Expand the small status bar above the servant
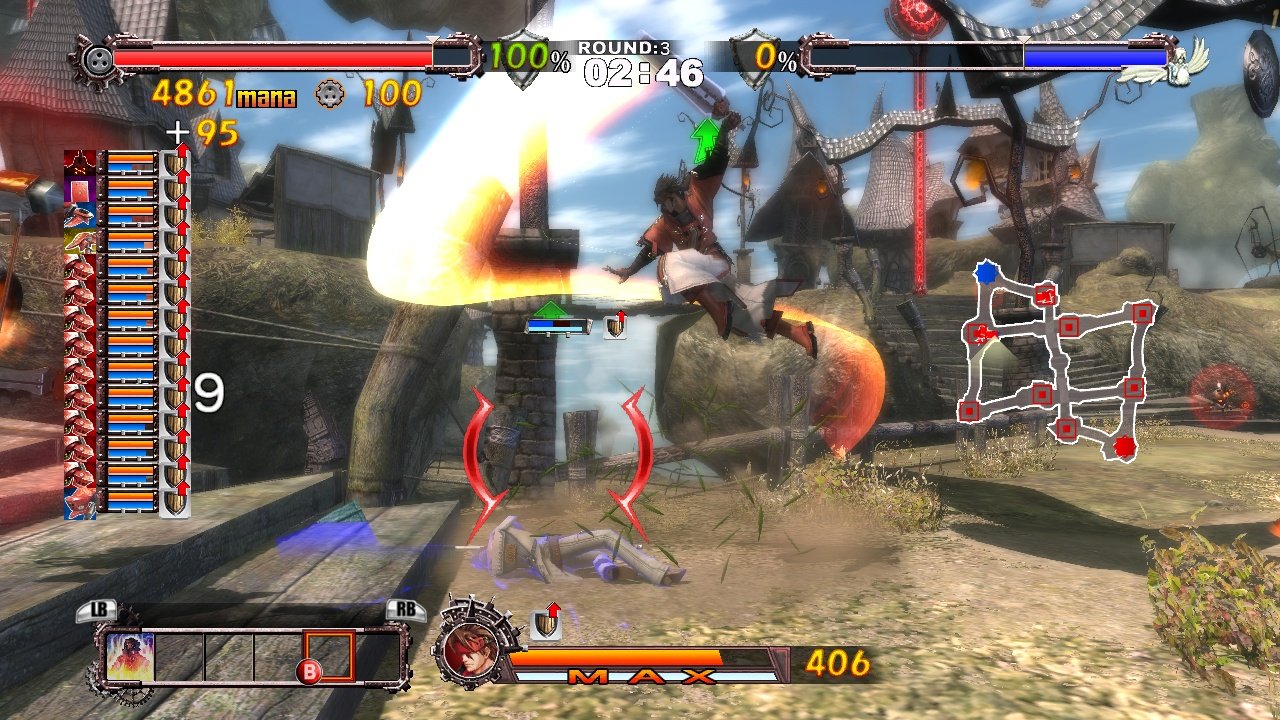The image size is (1280, 720). click(560, 325)
